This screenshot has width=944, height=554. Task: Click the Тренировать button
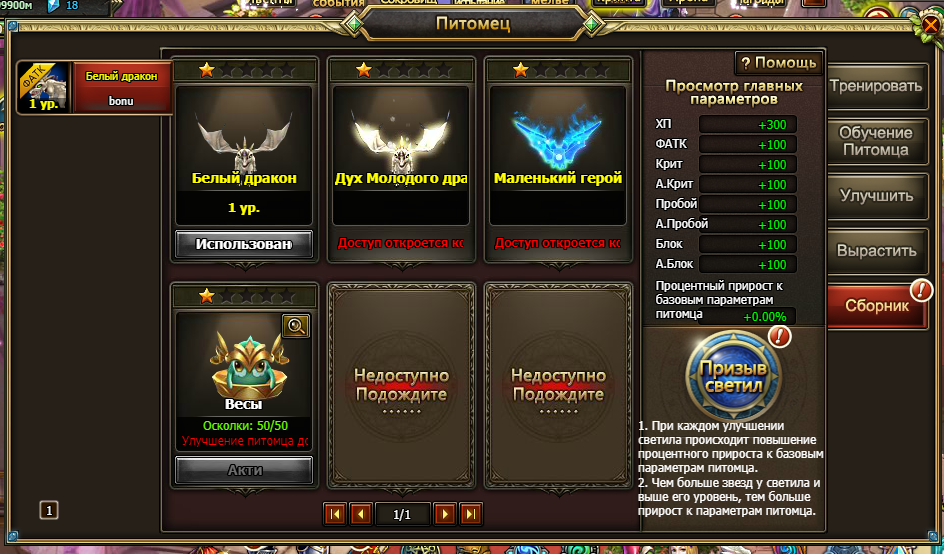(876, 86)
